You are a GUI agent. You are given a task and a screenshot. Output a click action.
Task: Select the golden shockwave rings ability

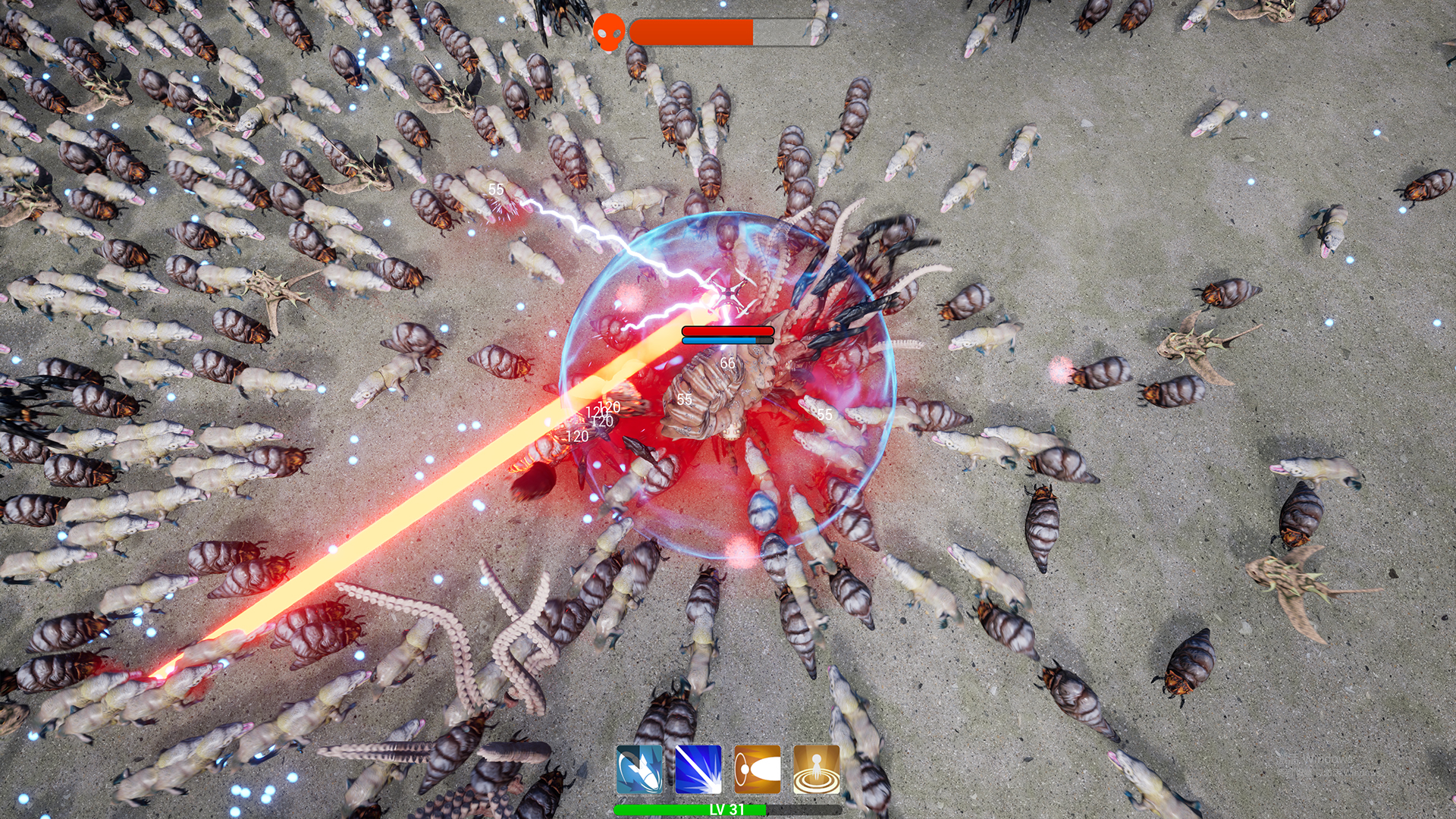point(817,769)
